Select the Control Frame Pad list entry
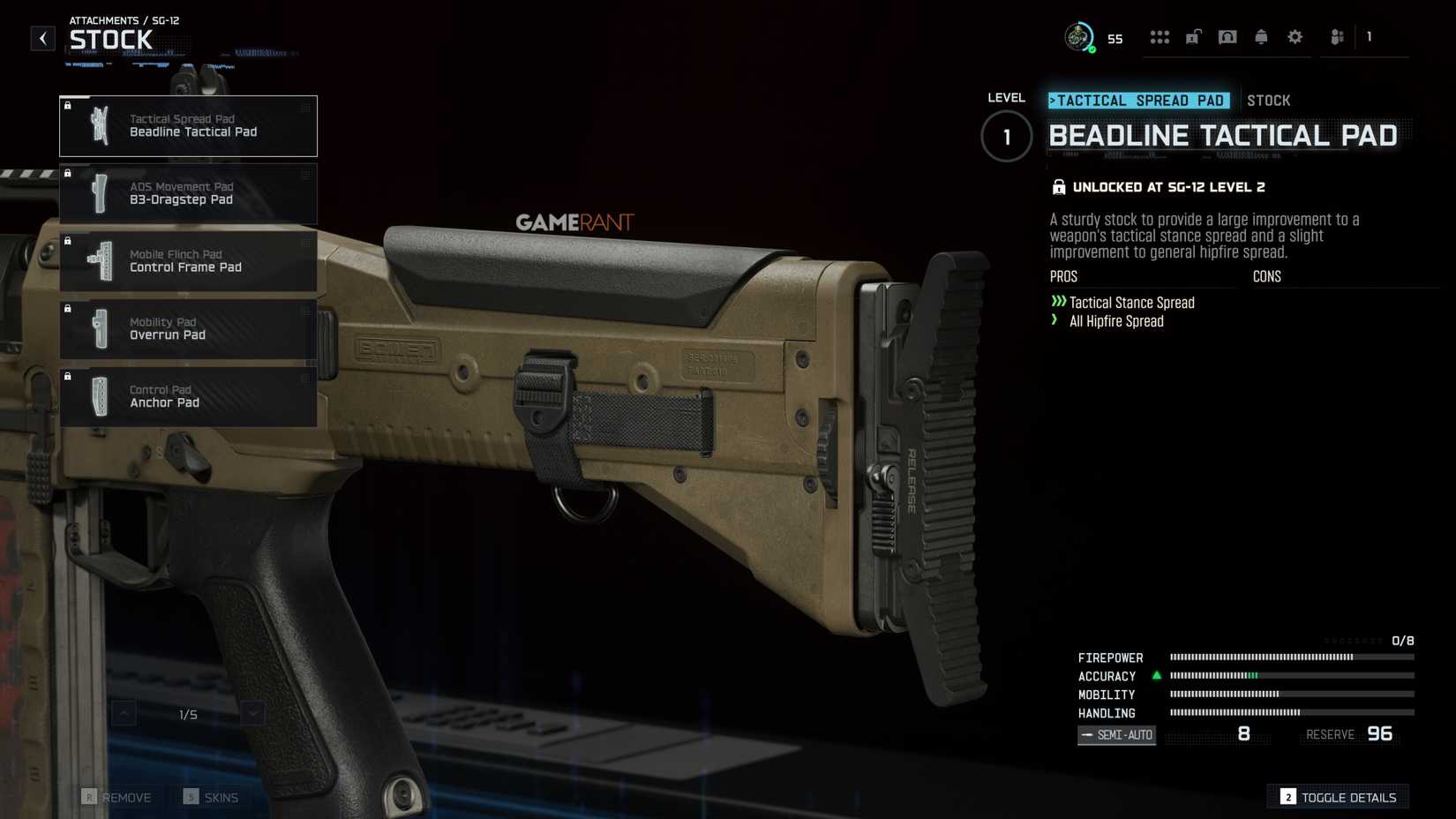 [188, 260]
